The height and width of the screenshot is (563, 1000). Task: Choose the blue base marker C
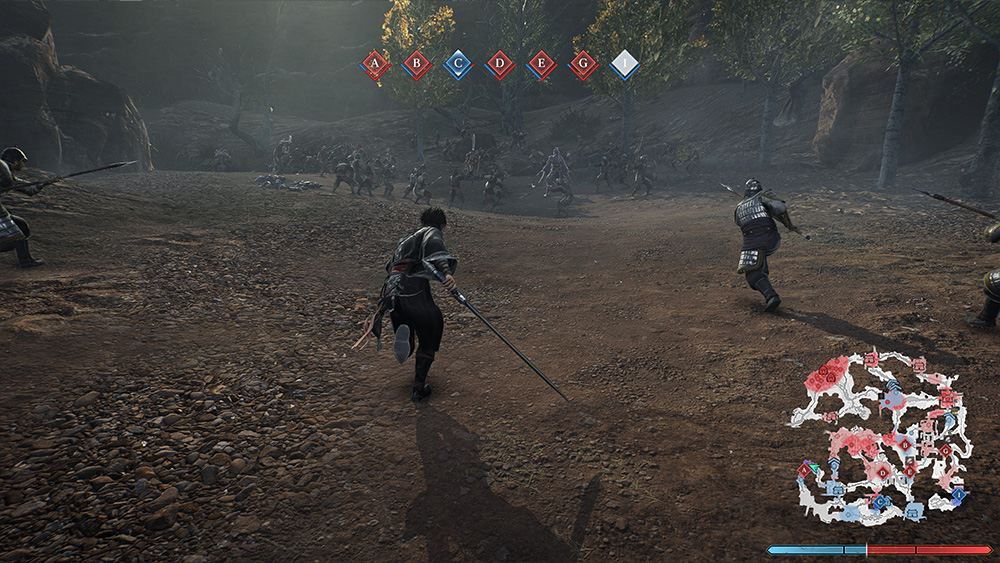[x=458, y=65]
